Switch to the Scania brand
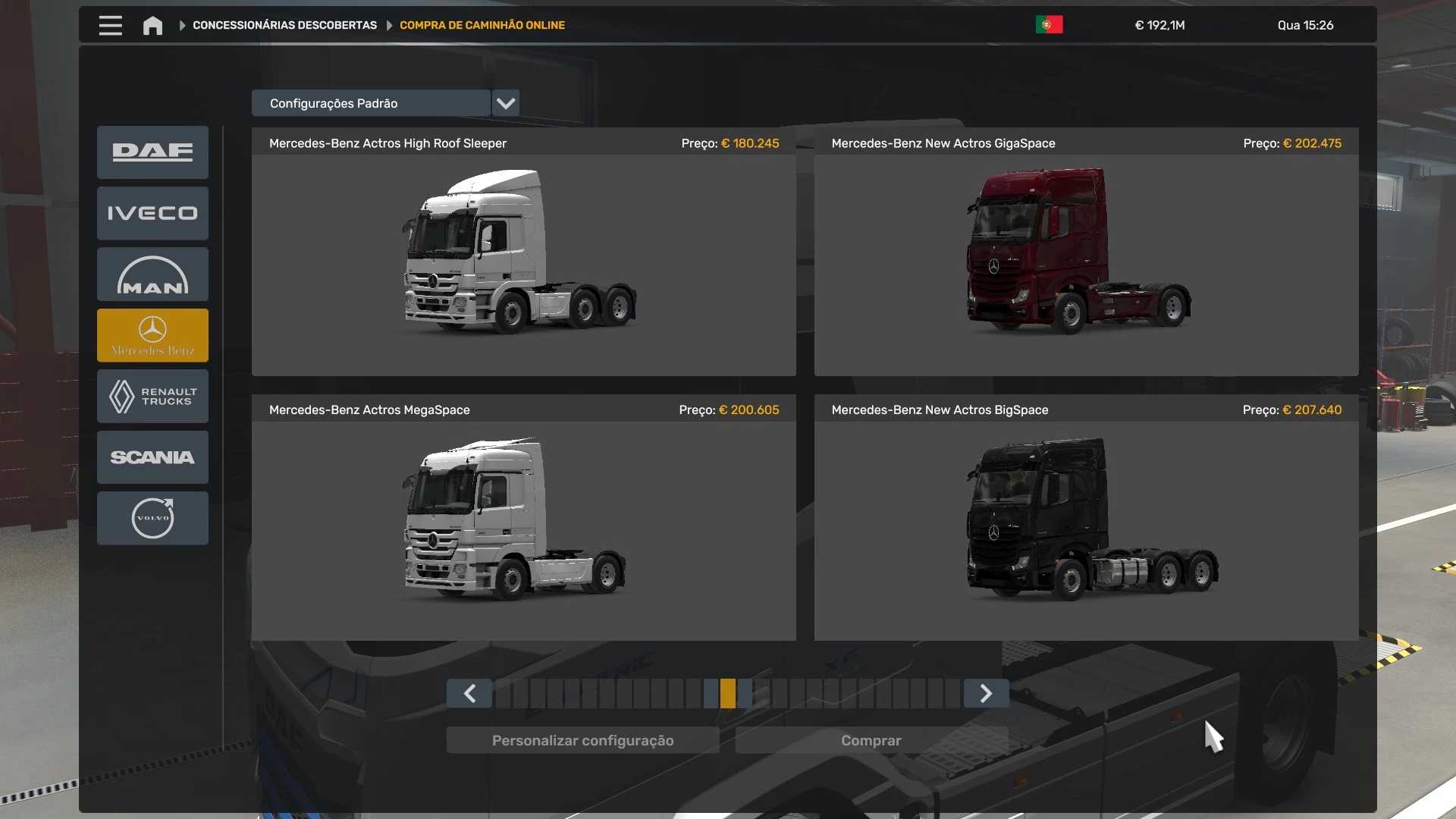The width and height of the screenshot is (1456, 819). [152, 457]
